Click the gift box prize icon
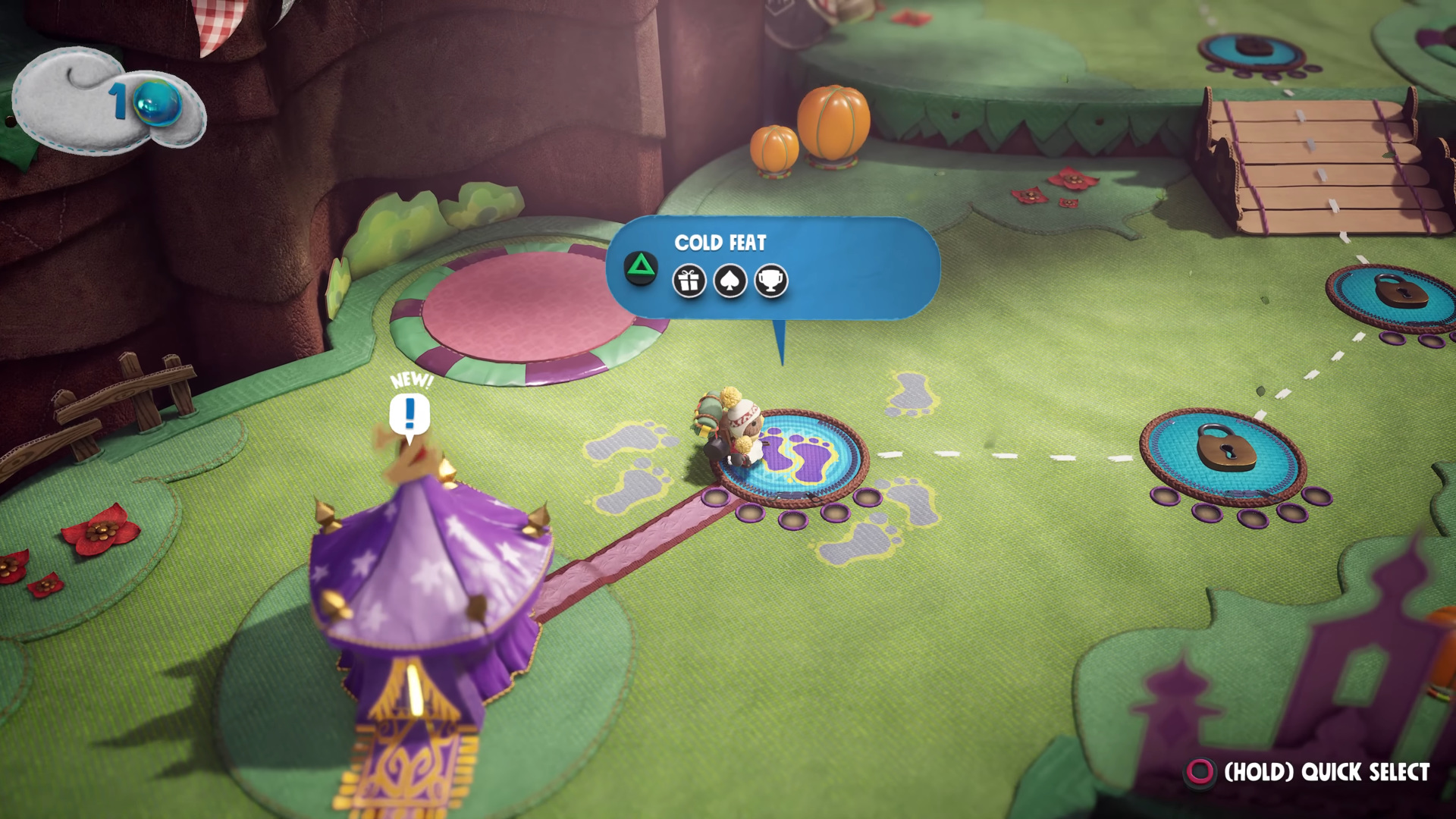The width and height of the screenshot is (1456, 819). (689, 281)
